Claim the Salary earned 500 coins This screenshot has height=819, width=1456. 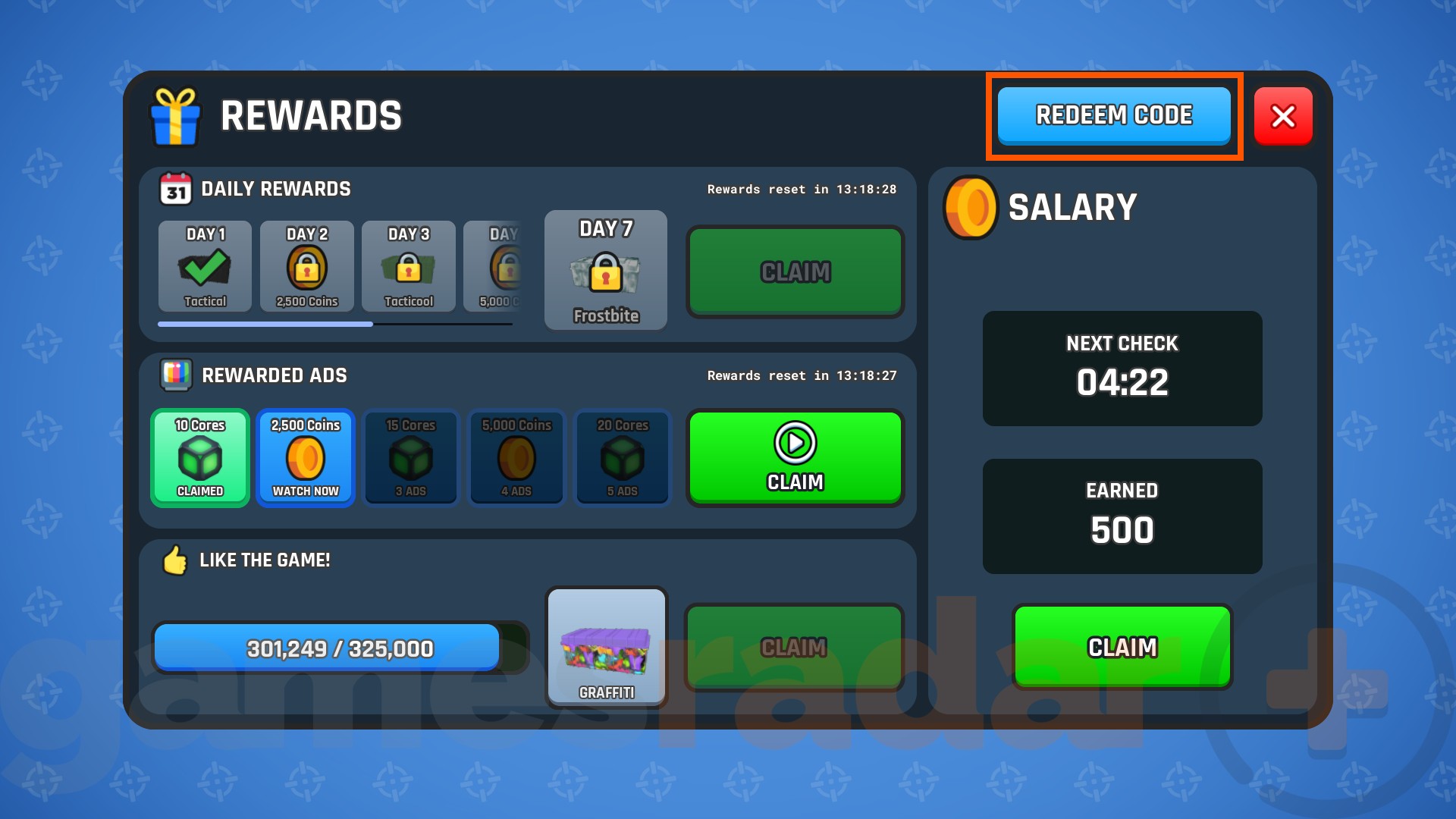[x=1122, y=647]
